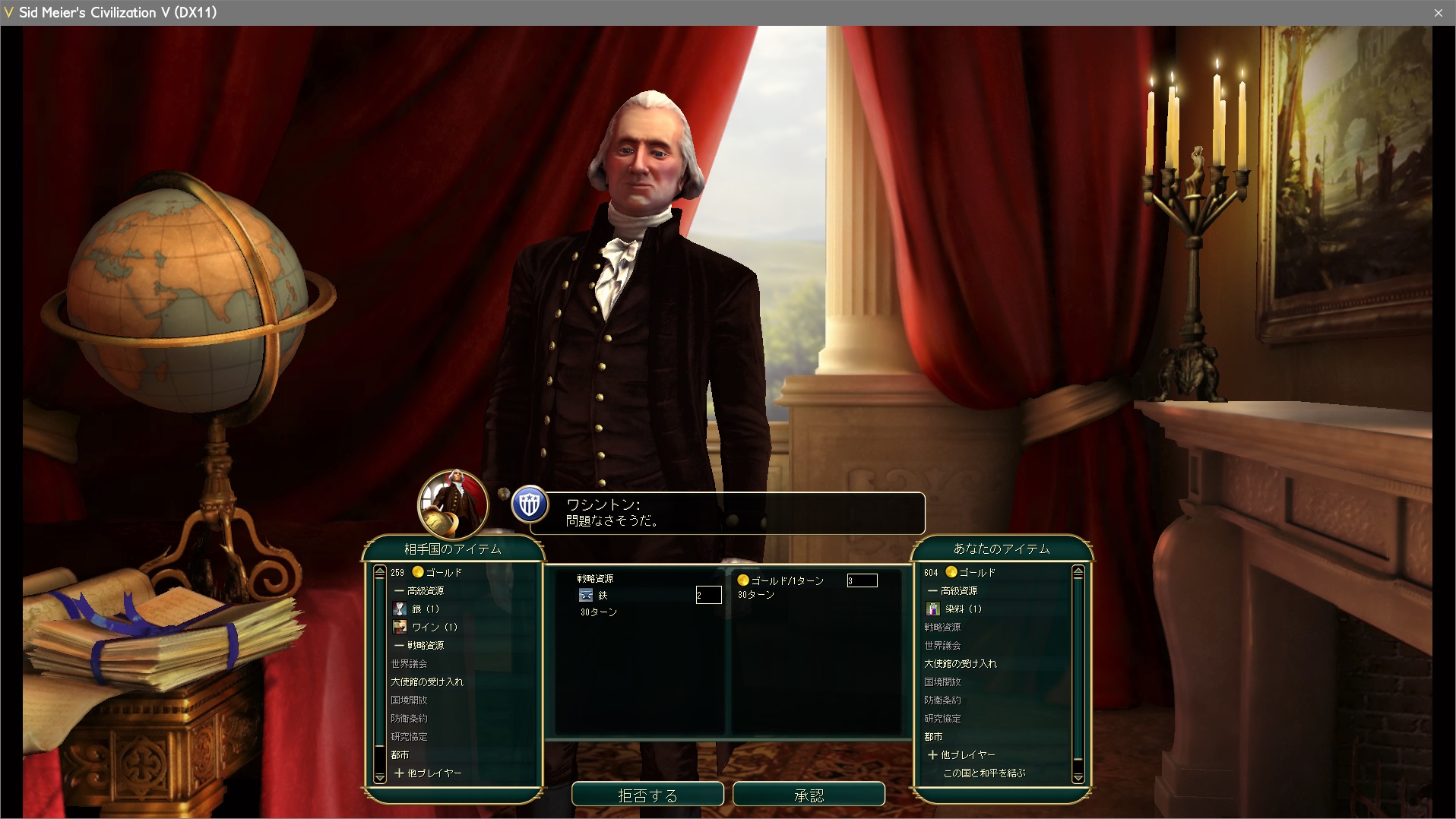The width and height of the screenshot is (1456, 819).
Task: Select 大使館の受け入れ in your items panel
Action: point(961,663)
